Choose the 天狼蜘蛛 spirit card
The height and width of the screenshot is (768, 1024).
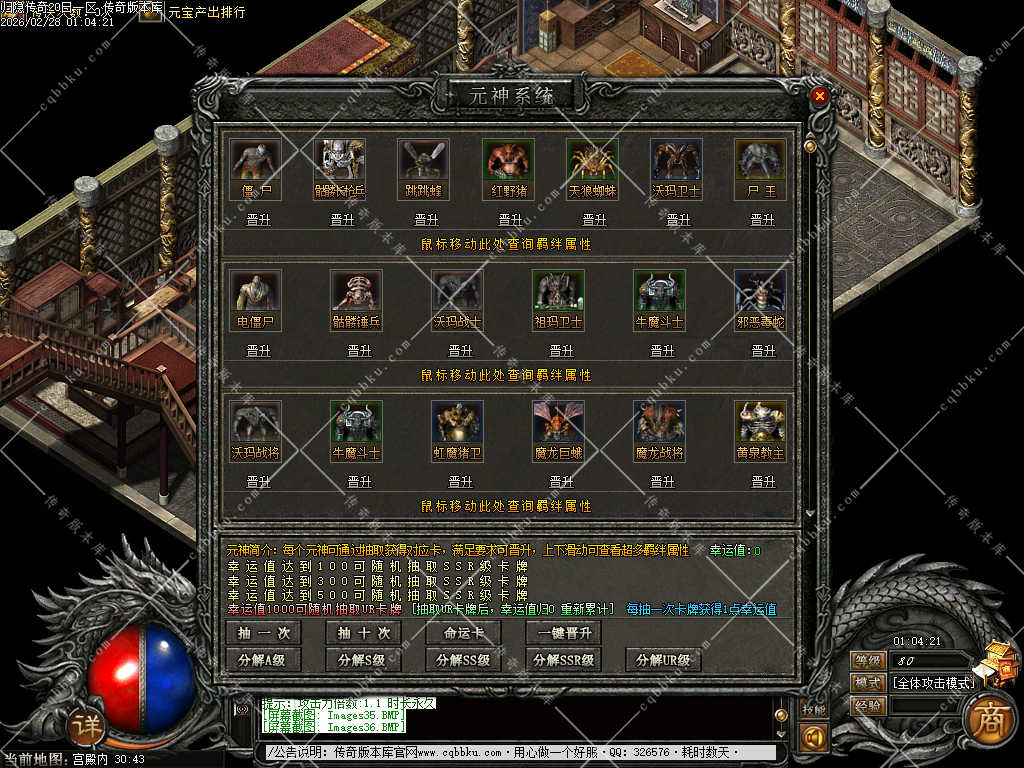click(x=593, y=160)
